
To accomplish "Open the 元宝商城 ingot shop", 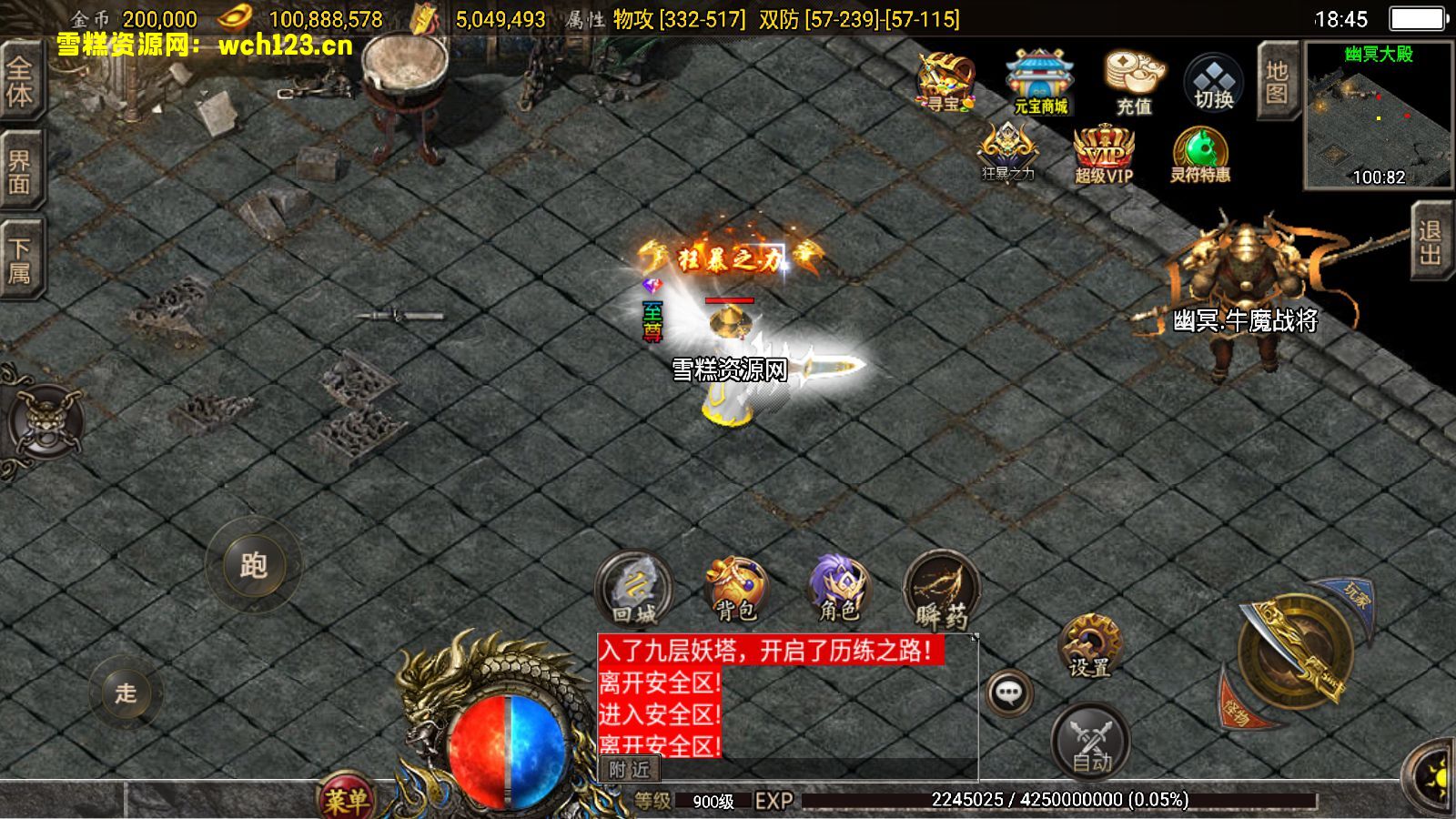I will click(1039, 77).
